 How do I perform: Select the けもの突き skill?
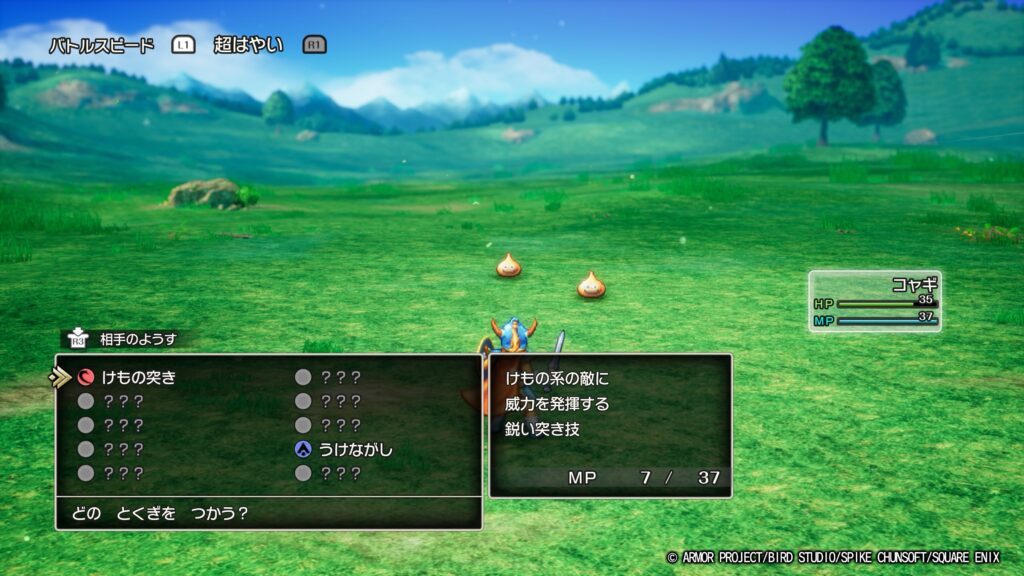[x=138, y=377]
